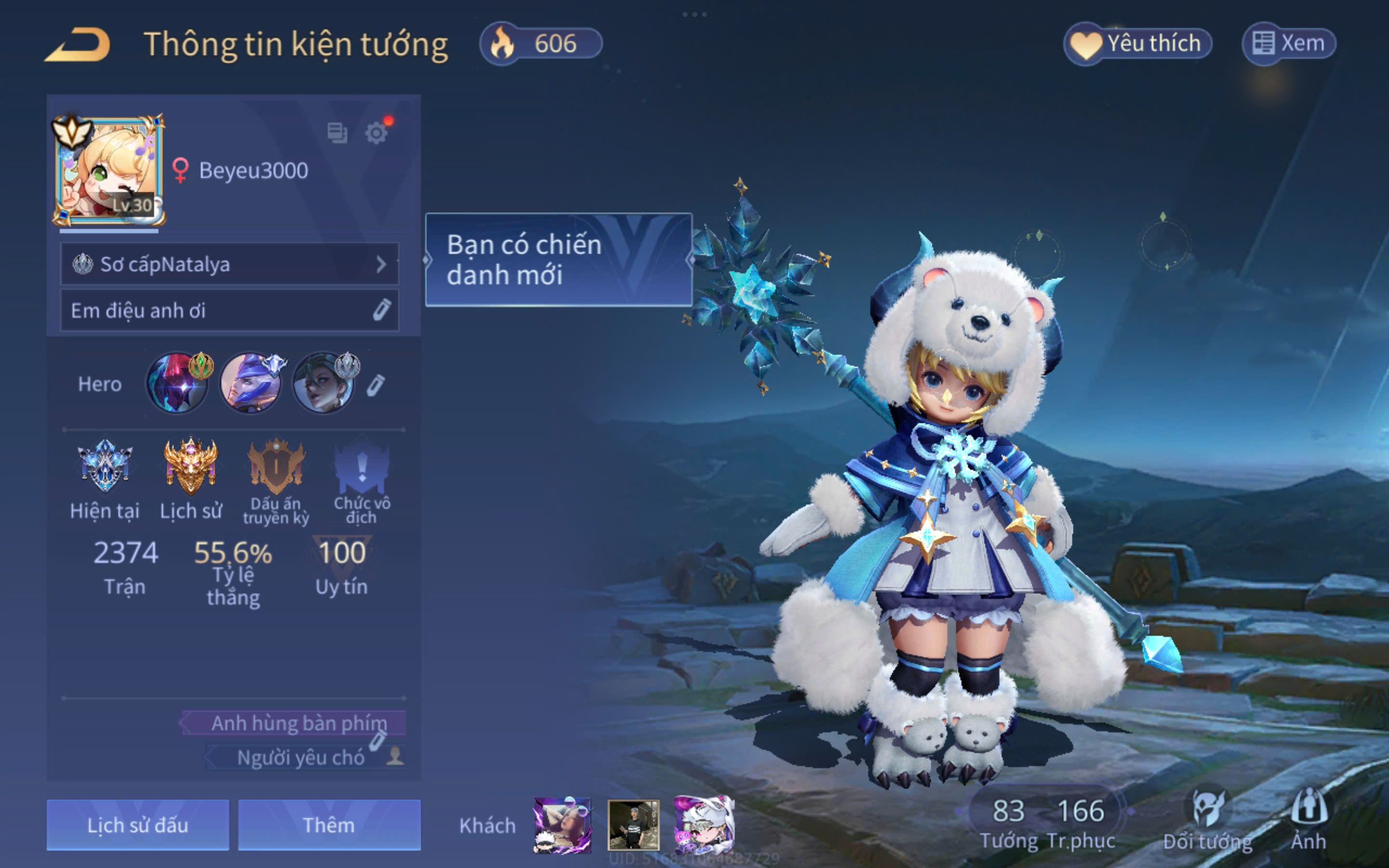Open the 606 flame popularity counter

point(541,43)
